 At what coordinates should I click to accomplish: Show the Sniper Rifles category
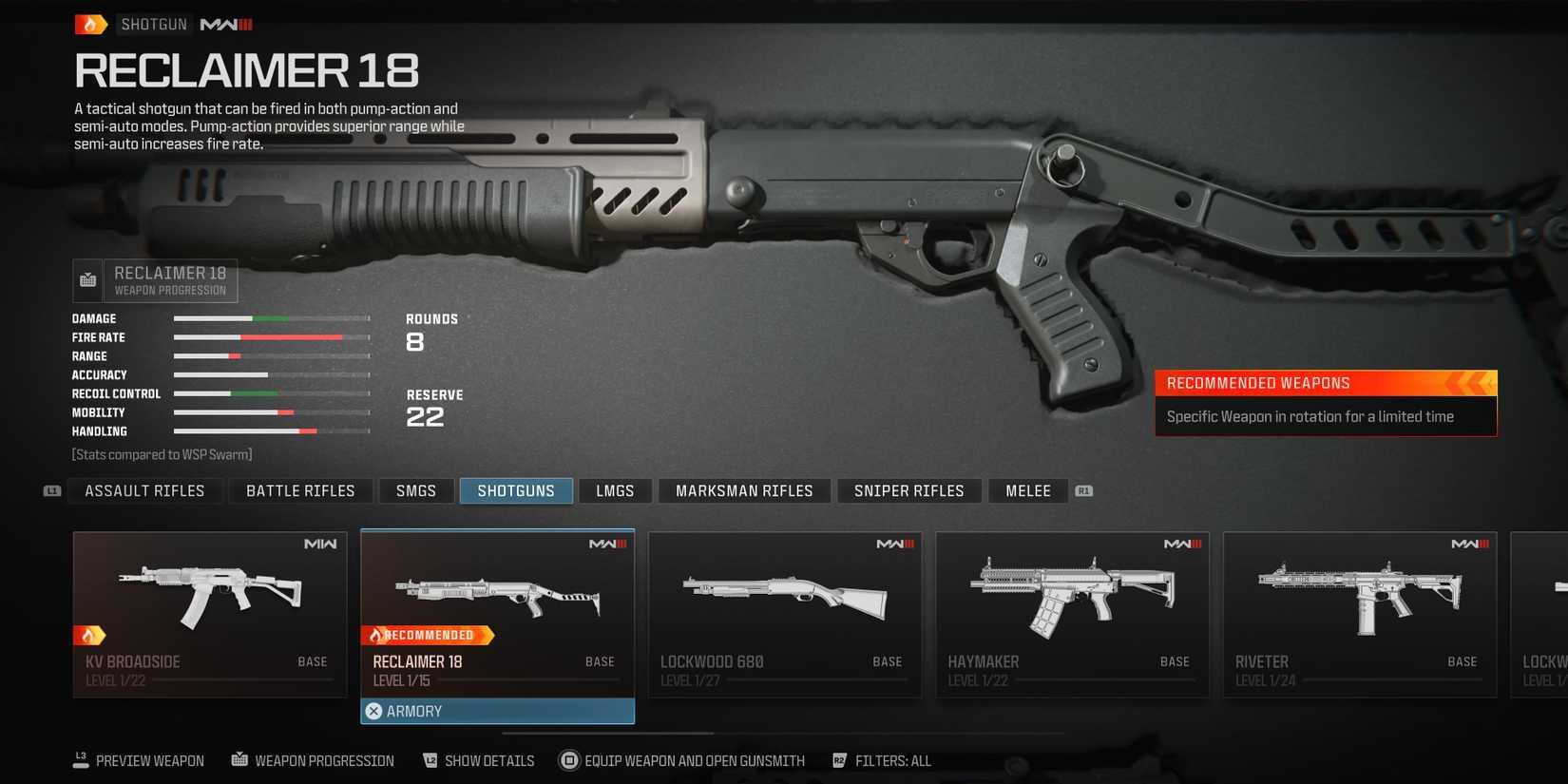point(908,491)
